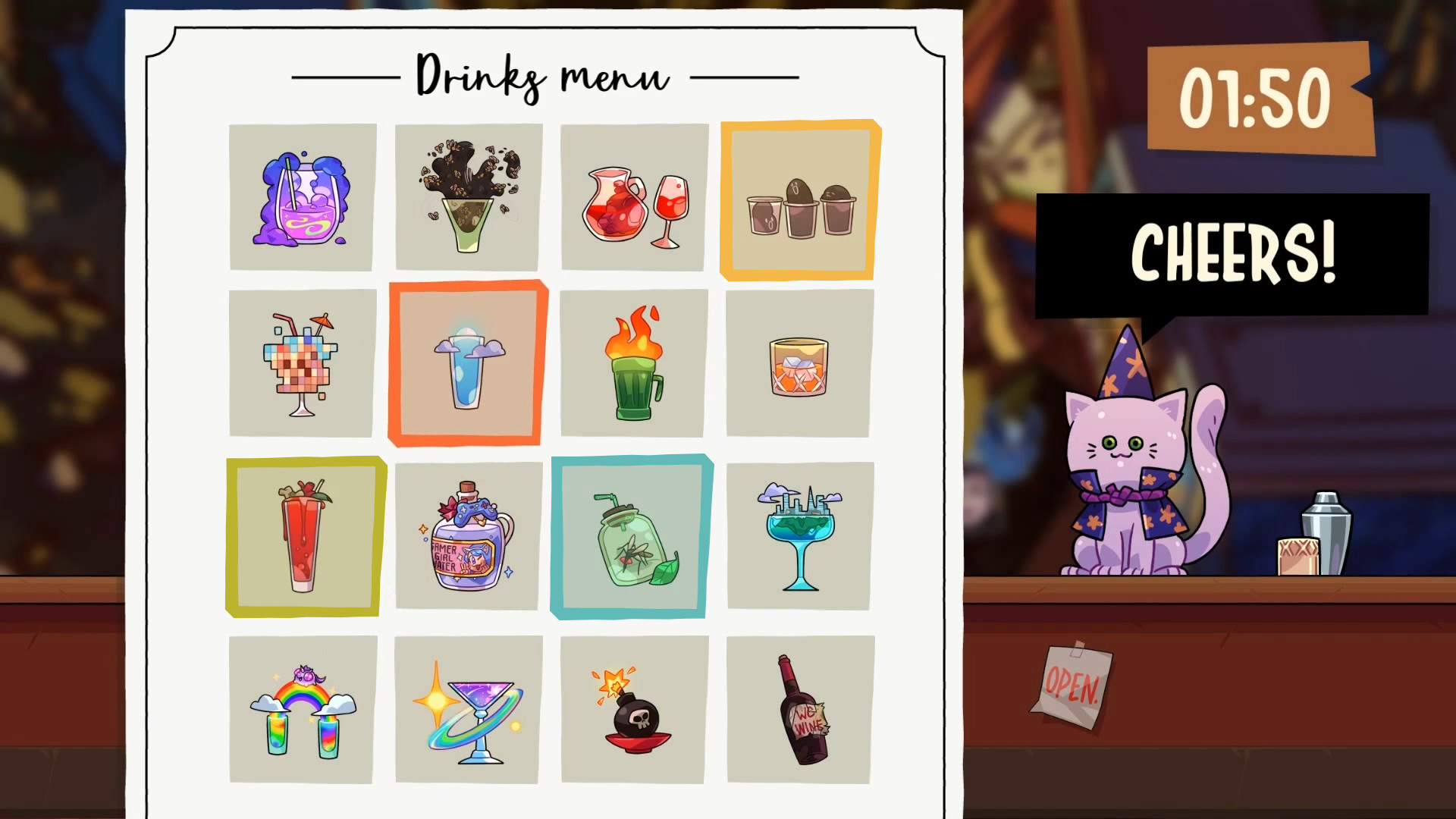1456x819 pixels.
Task: Click the blue cloud drink in orange frame
Action: [x=468, y=364]
